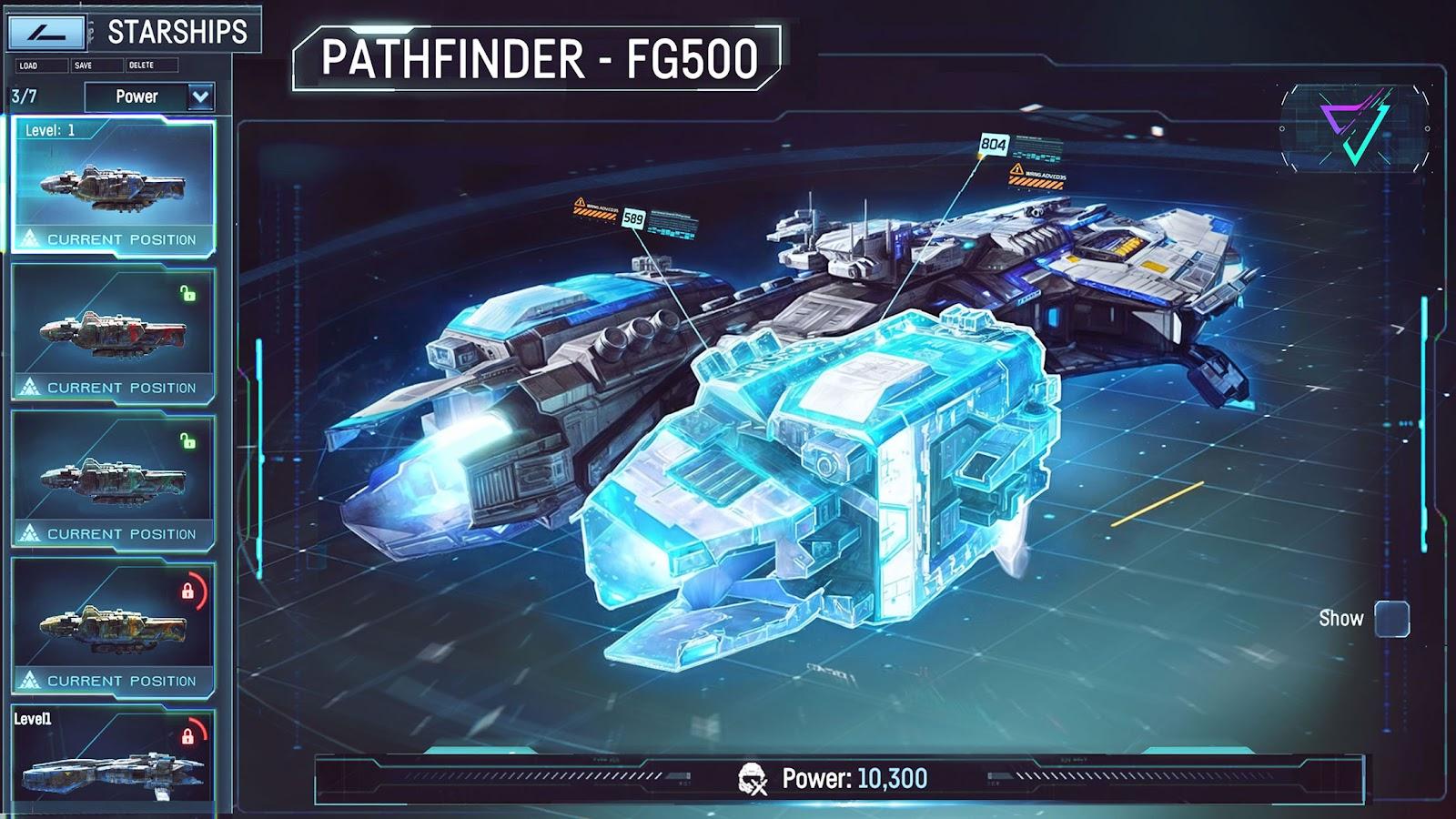
Task: Select the 589 module marker tag
Action: click(633, 218)
